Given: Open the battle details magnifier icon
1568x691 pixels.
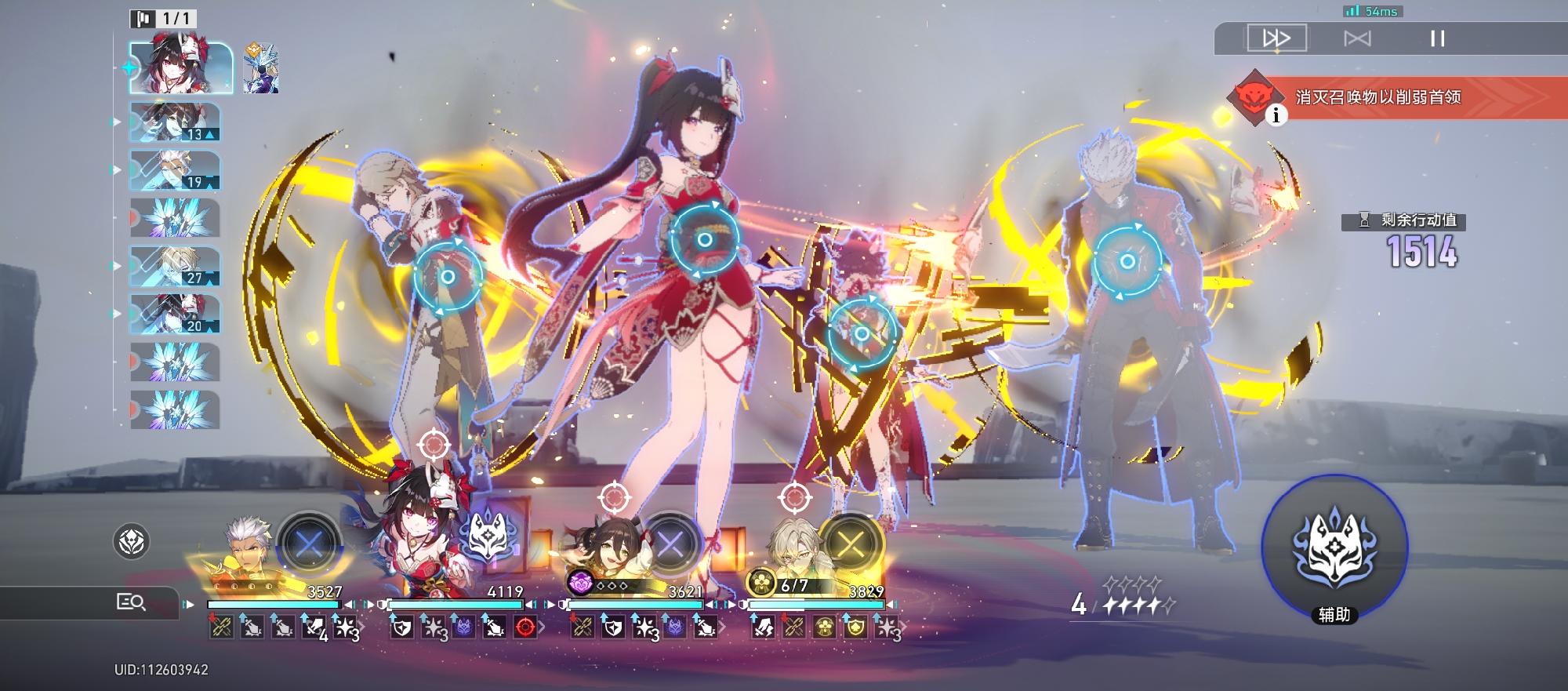Looking at the screenshot, I should tap(131, 602).
